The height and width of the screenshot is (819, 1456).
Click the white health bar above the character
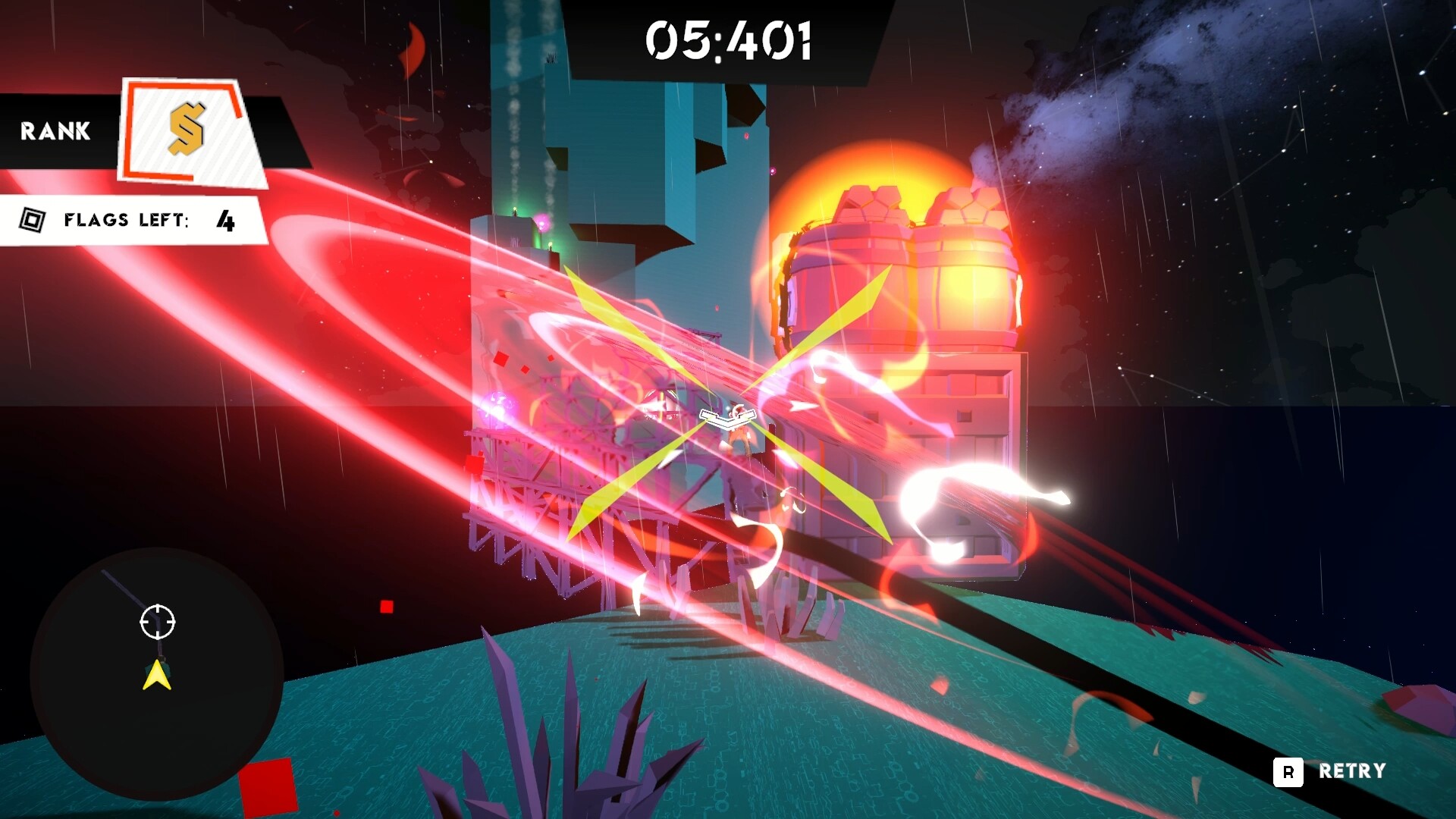pos(726,416)
